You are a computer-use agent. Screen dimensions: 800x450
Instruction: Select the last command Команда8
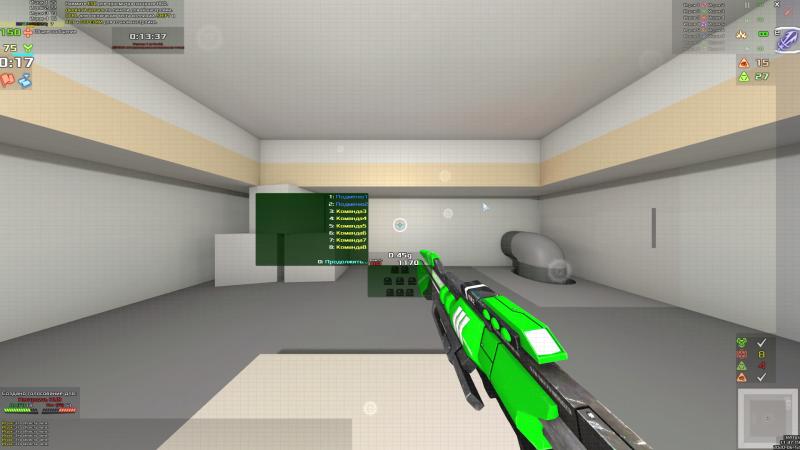tap(349, 247)
